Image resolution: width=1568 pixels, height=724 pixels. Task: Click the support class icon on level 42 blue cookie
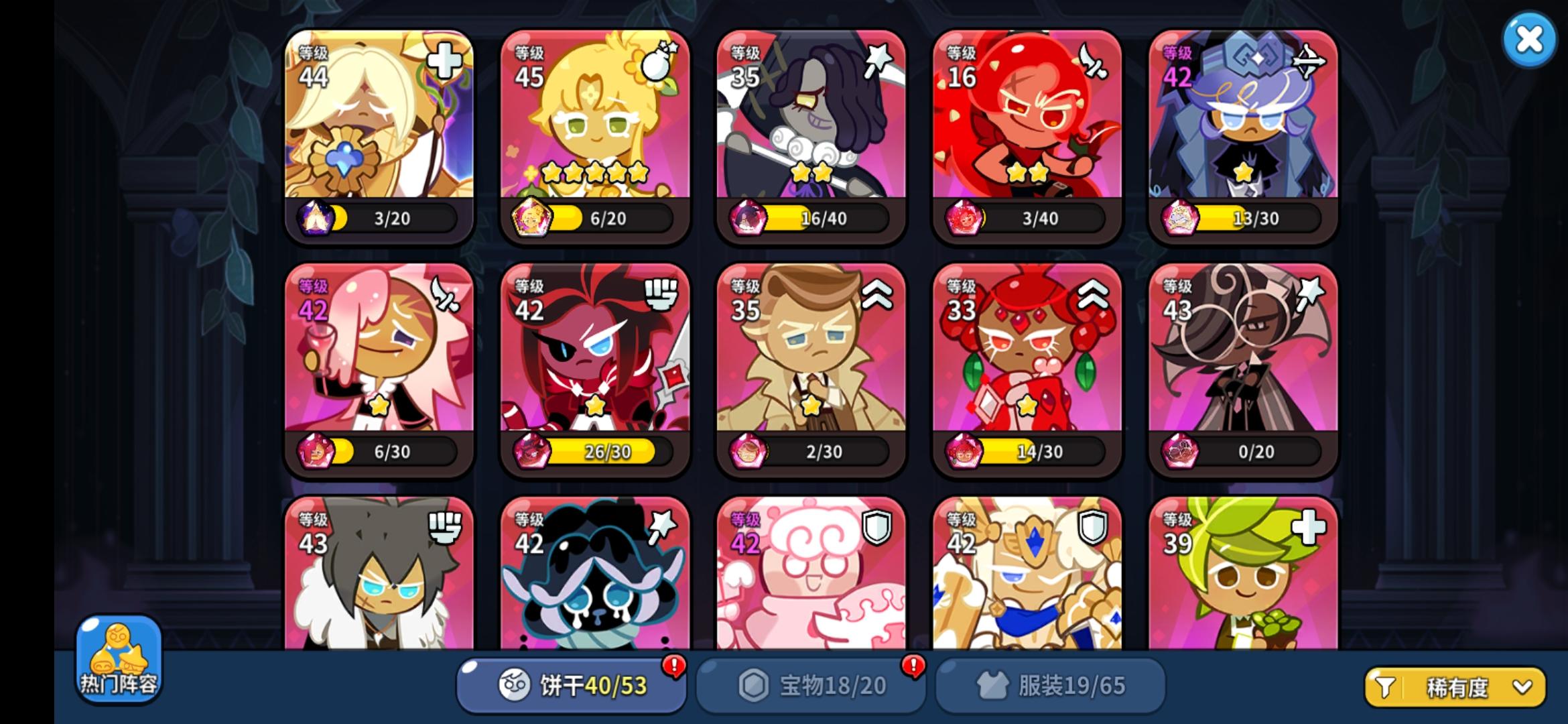(1311, 61)
